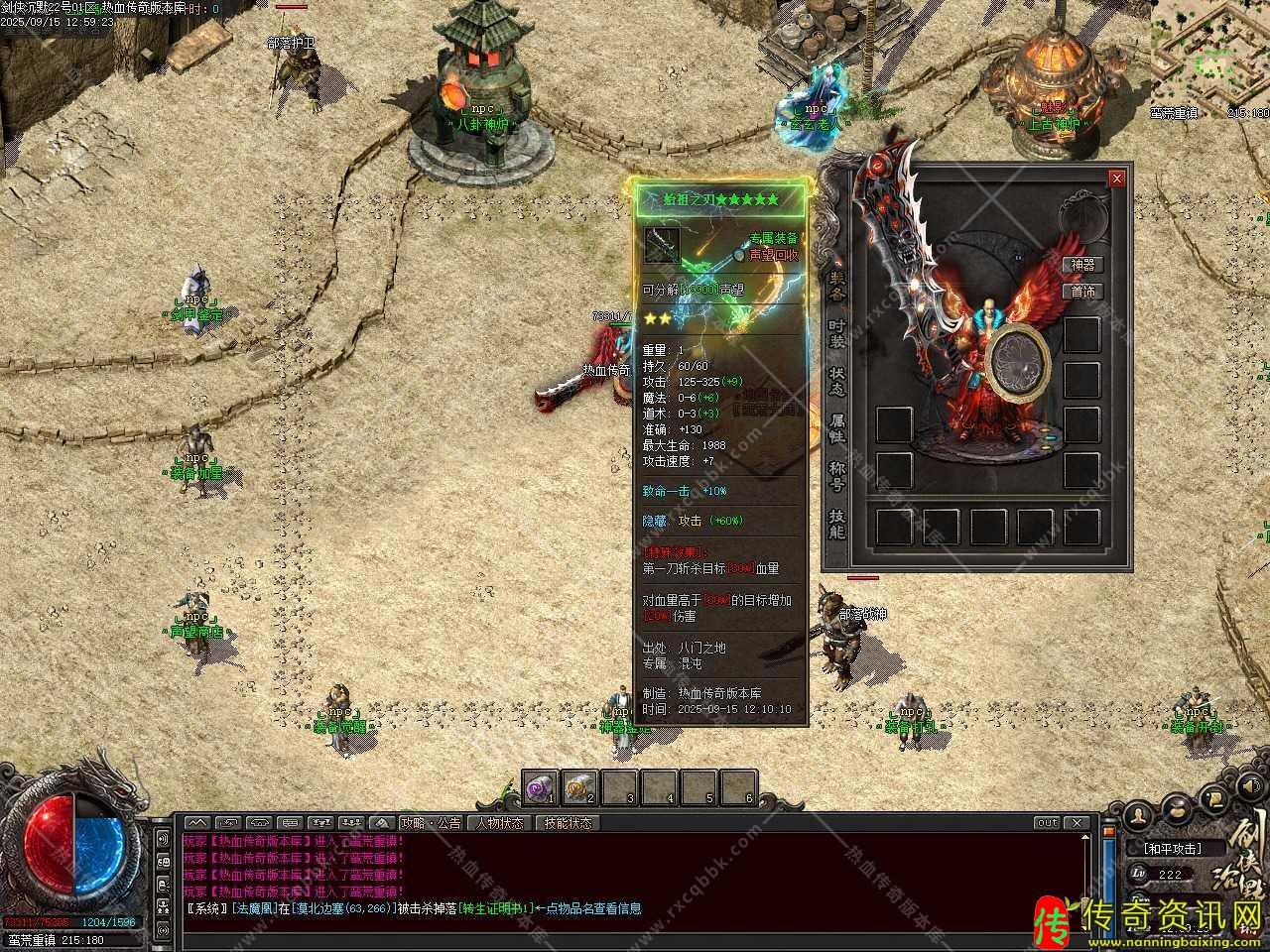Close the chat panel with X
The height and width of the screenshot is (952, 1270).
(1077, 823)
